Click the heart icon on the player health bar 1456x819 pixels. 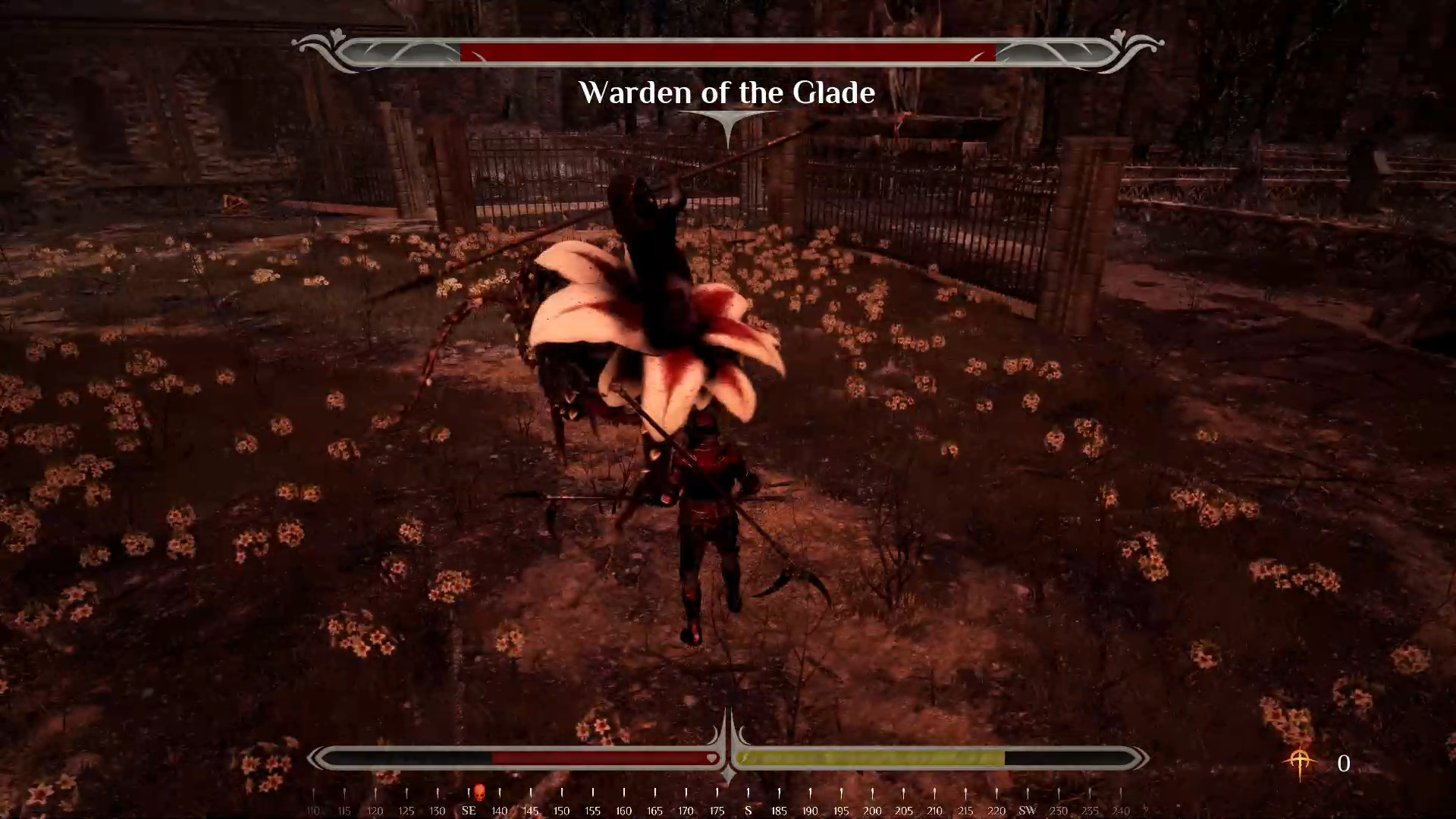pyautogui.click(x=711, y=758)
